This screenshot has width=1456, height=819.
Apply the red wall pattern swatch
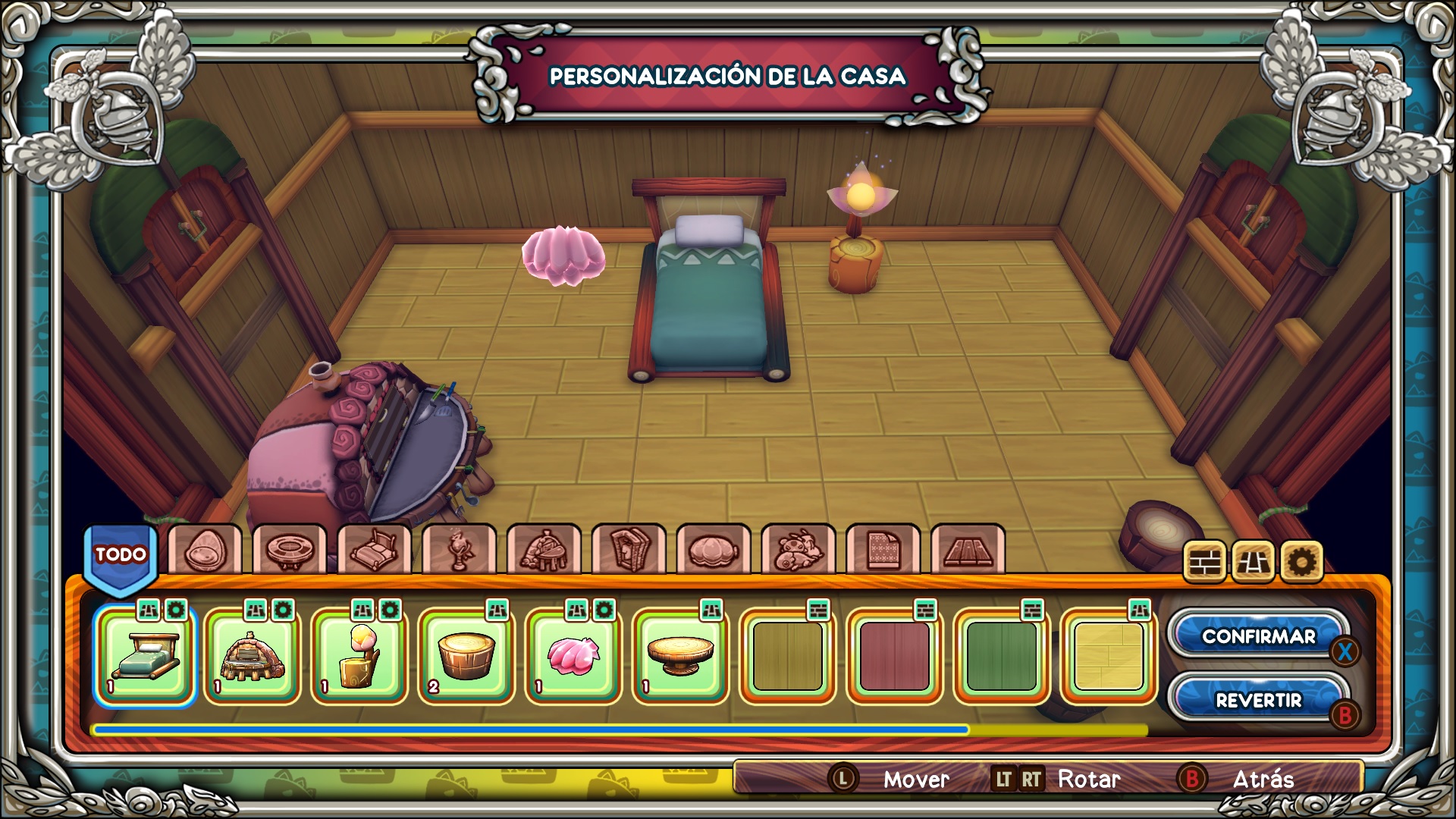tap(894, 657)
